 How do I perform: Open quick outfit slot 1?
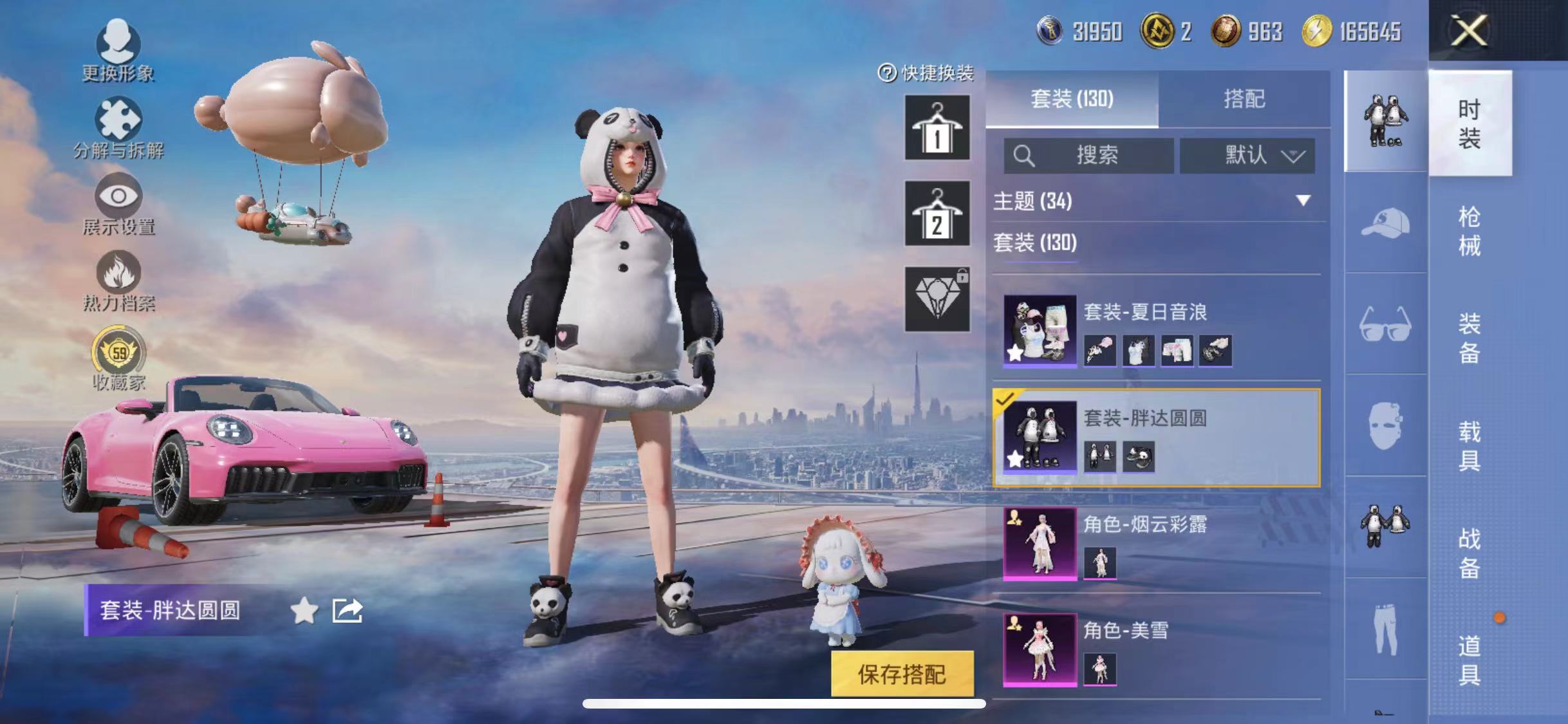coord(937,129)
